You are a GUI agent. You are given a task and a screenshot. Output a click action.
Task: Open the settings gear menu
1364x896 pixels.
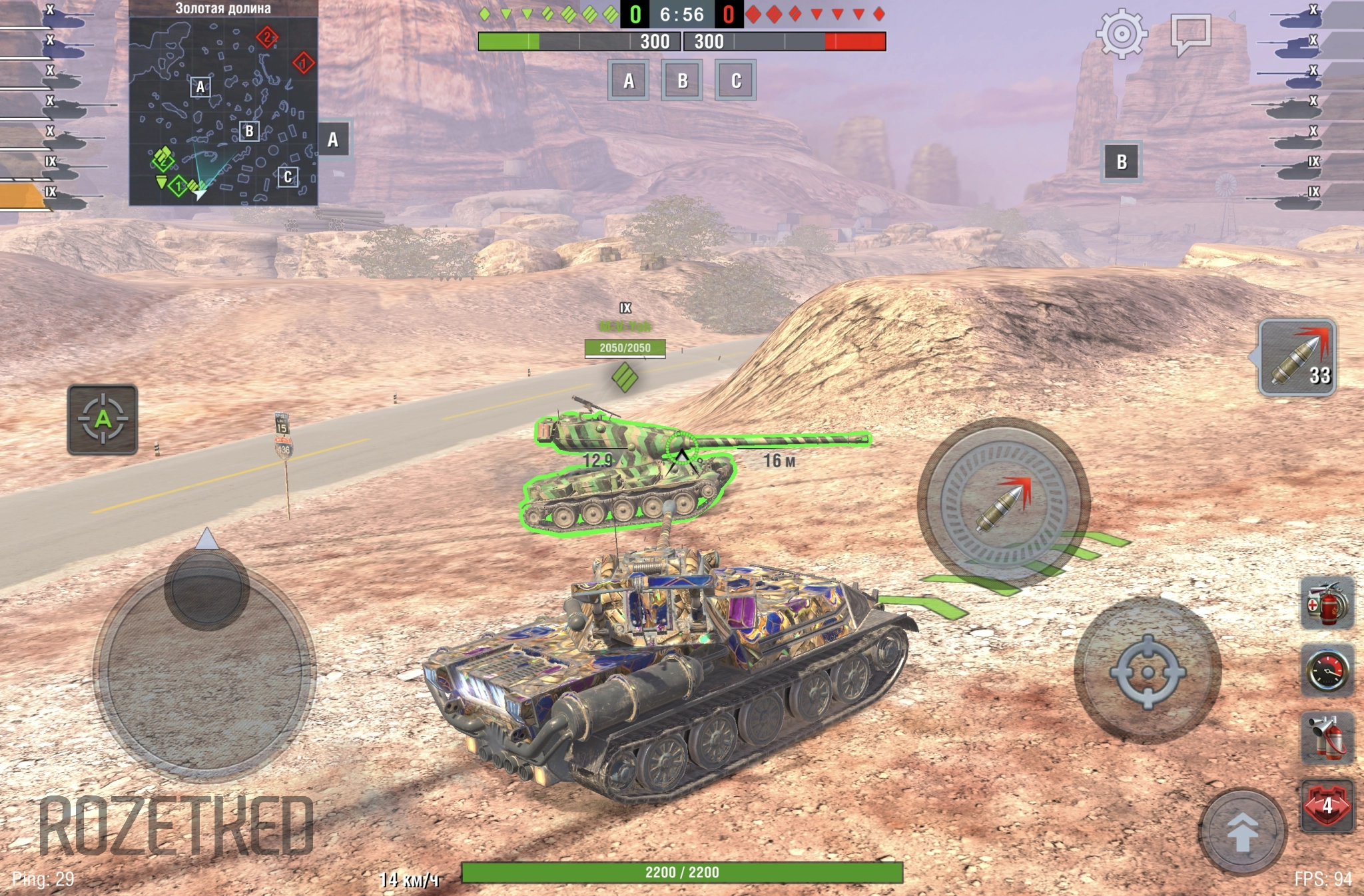1122,33
